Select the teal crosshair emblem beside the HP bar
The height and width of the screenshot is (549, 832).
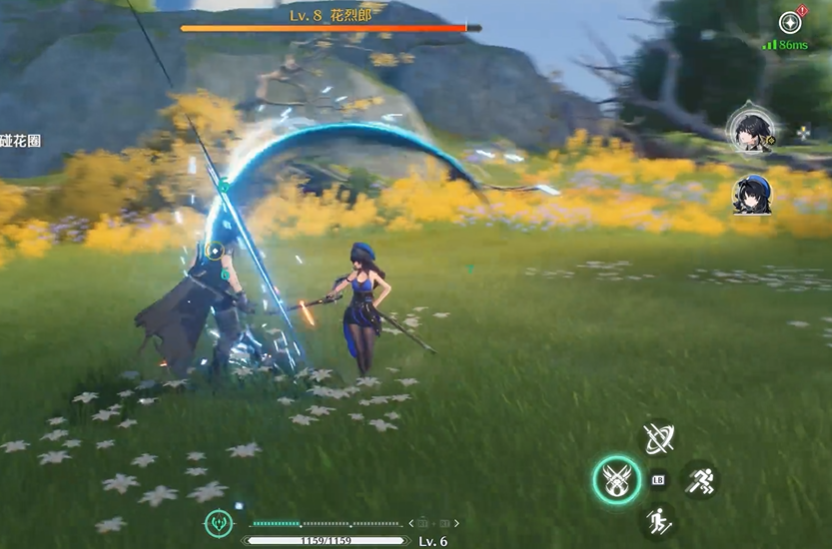218,522
